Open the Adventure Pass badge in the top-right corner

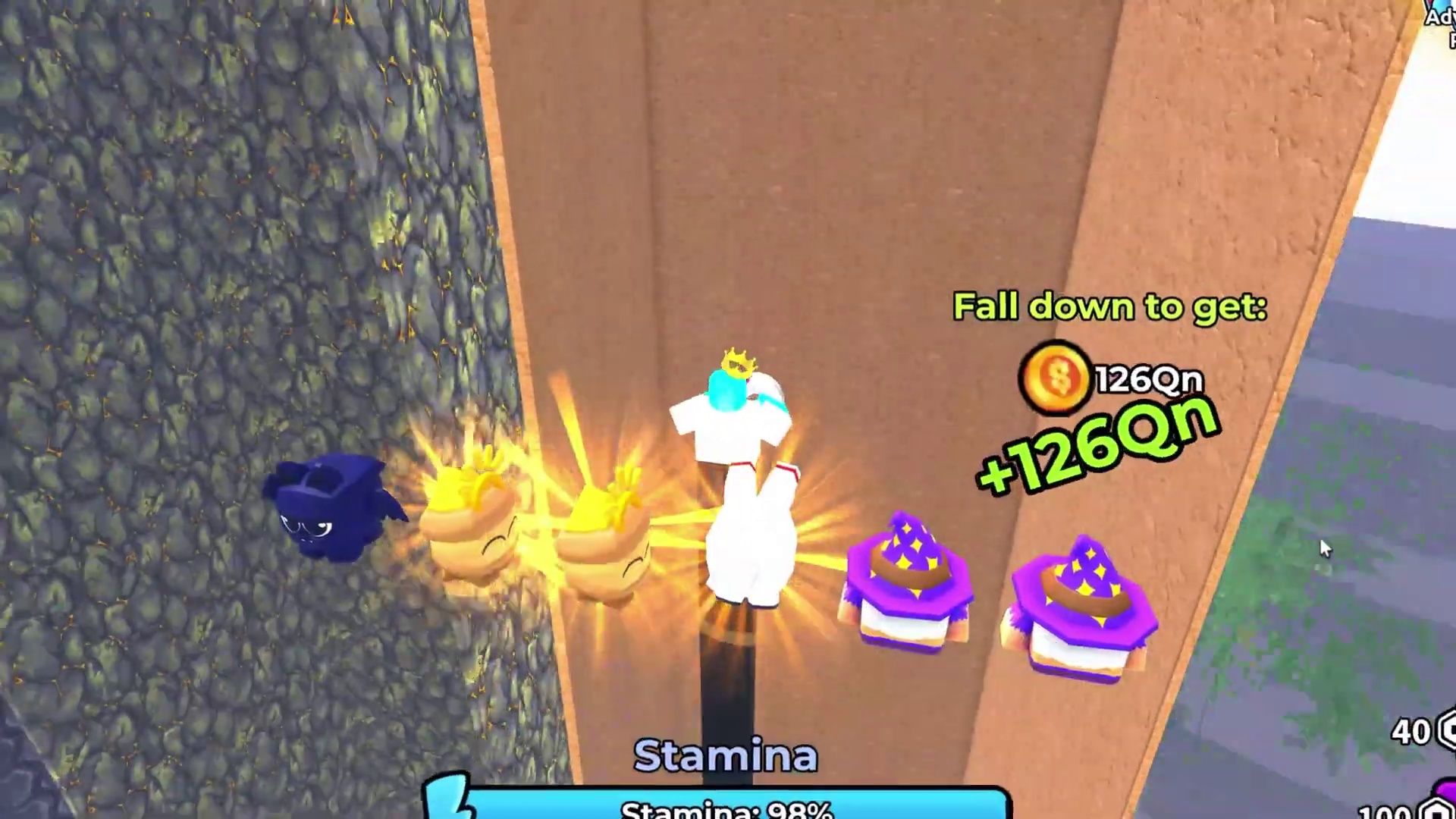coord(1441,19)
